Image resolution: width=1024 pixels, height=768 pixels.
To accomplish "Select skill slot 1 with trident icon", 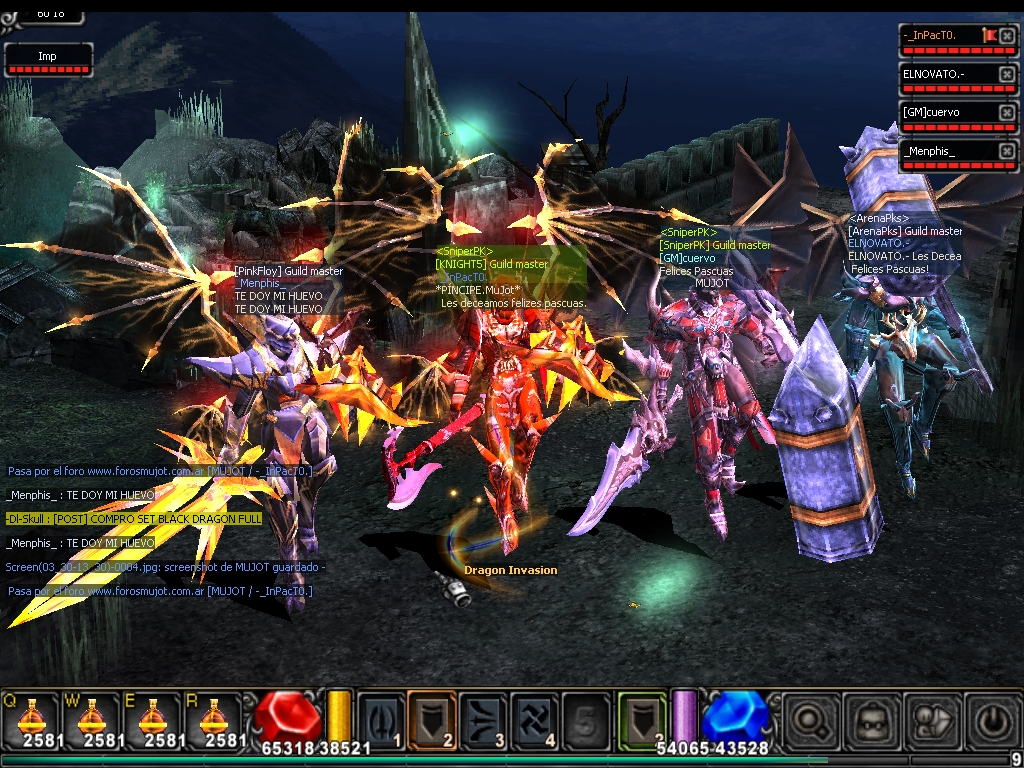I will click(379, 718).
